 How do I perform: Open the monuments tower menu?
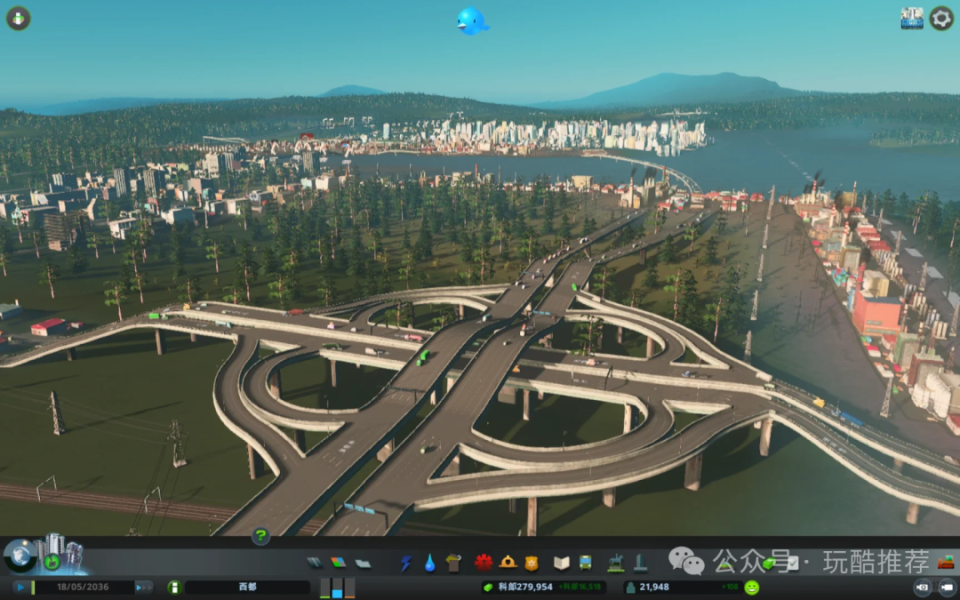click(639, 563)
